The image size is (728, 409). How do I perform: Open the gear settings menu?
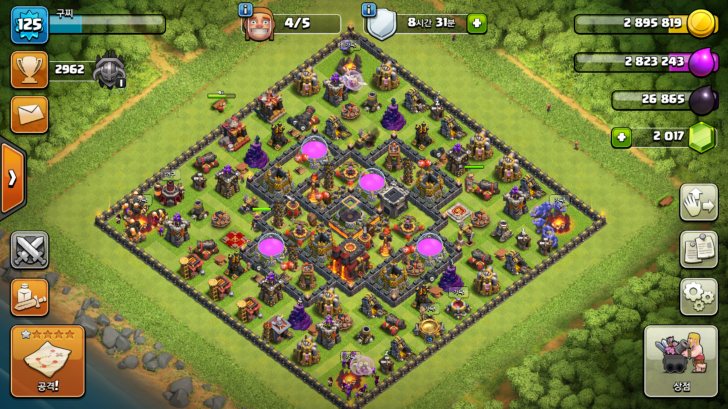(x=698, y=296)
